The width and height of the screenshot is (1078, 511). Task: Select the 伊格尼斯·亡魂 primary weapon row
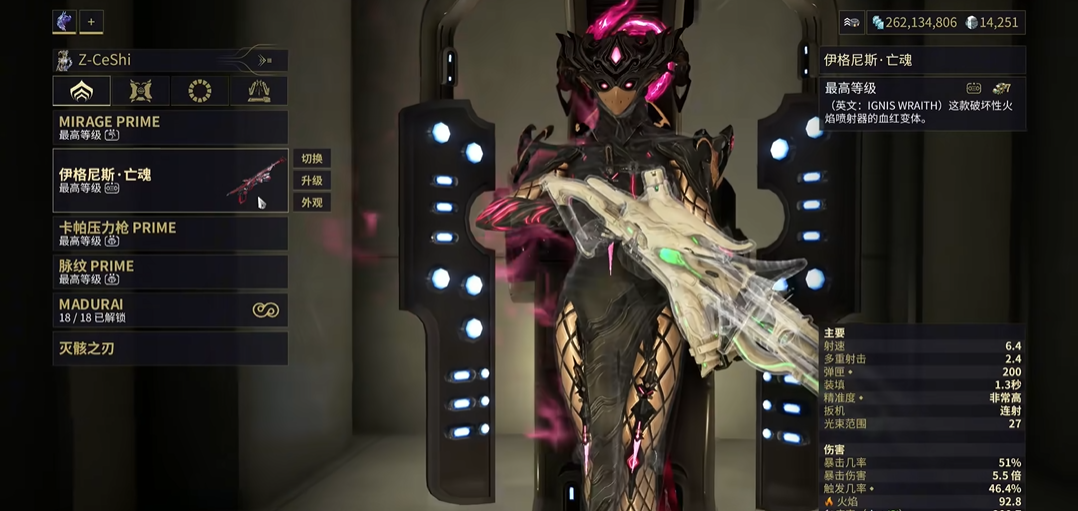pyautogui.click(x=170, y=180)
